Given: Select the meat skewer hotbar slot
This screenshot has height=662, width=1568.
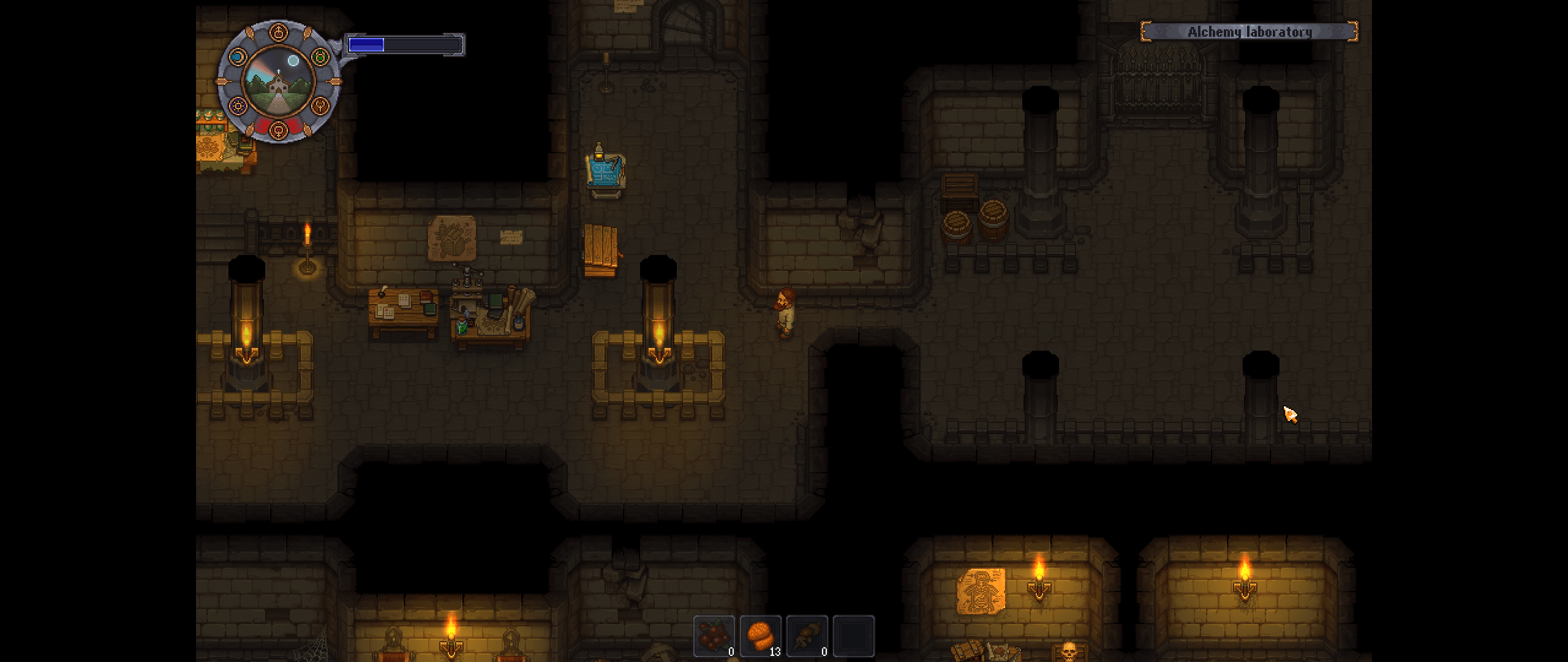Looking at the screenshot, I should [807, 636].
